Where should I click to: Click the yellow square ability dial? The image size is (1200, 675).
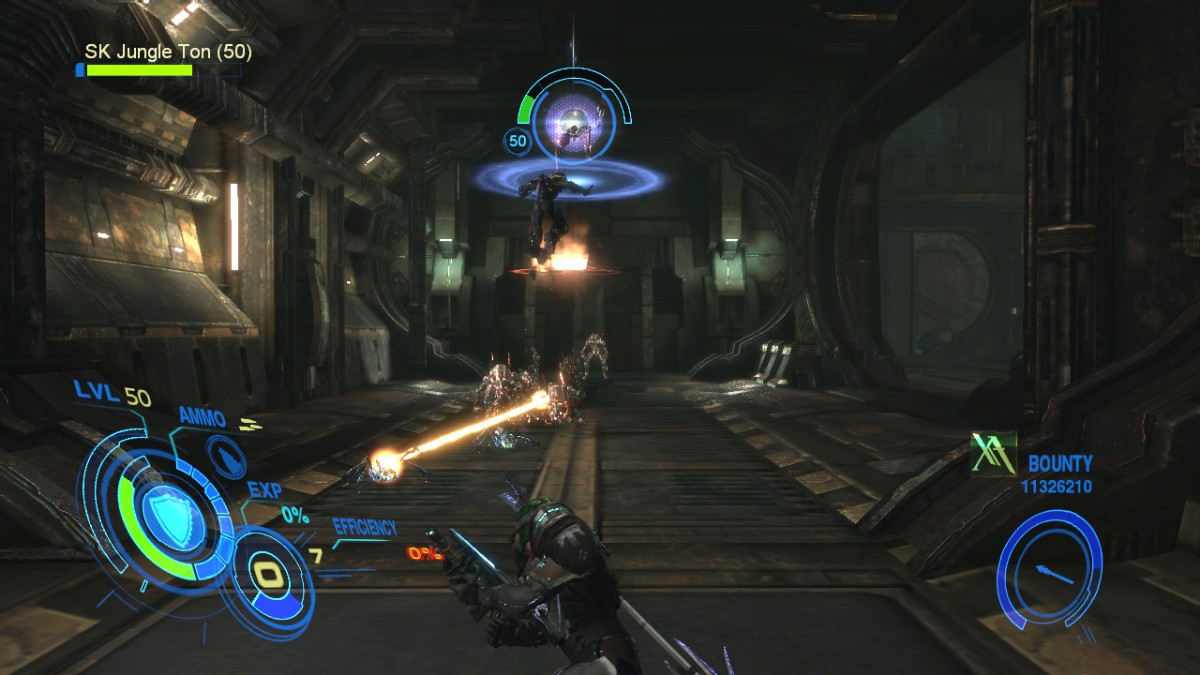268,574
